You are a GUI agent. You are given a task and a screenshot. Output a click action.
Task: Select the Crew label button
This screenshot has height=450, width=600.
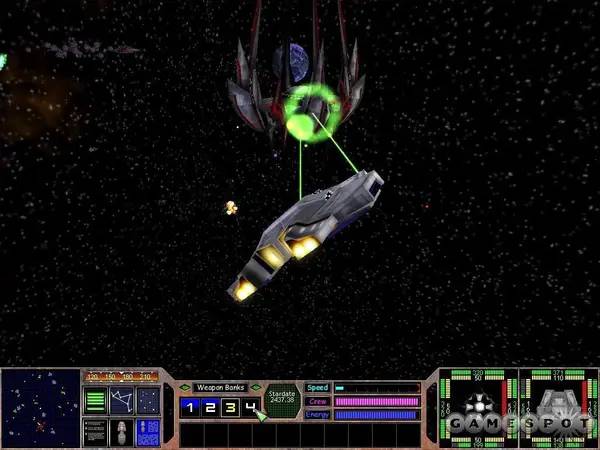click(x=317, y=401)
